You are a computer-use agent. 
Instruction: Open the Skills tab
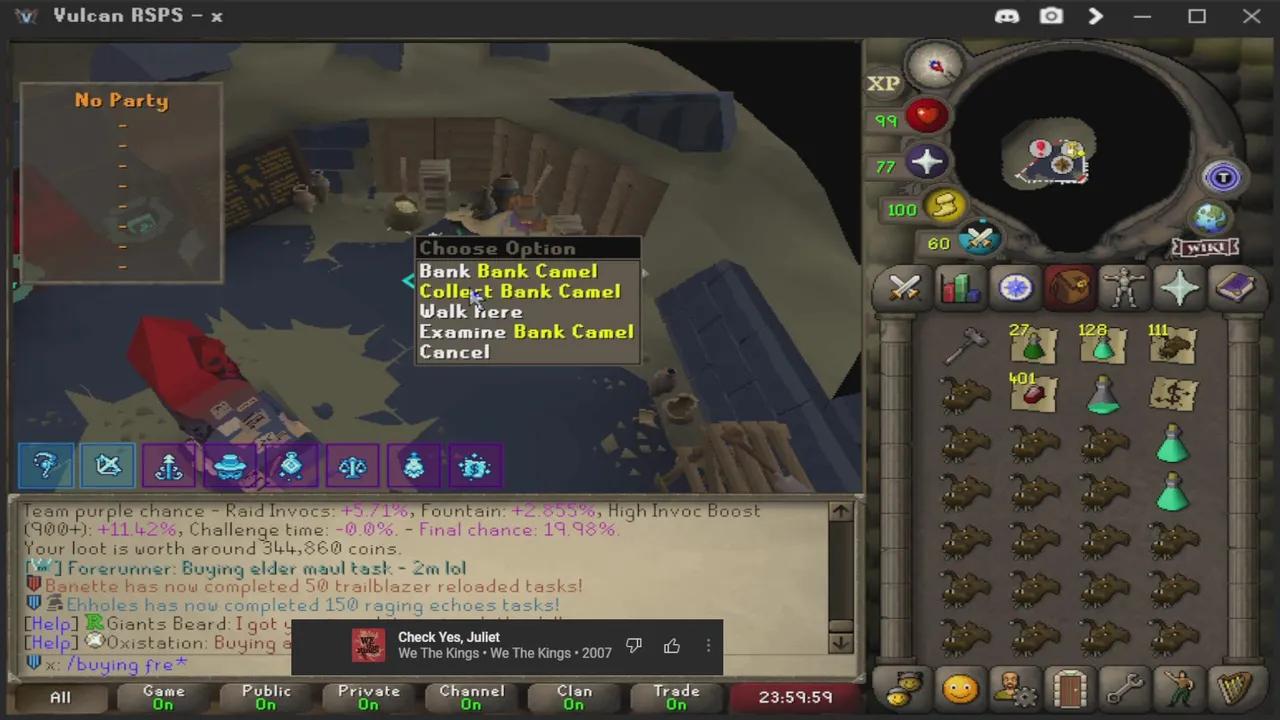point(959,289)
